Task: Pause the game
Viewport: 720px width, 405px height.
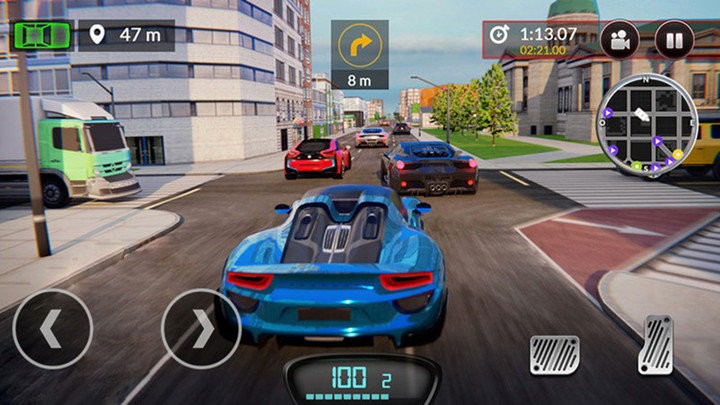Action: [674, 40]
